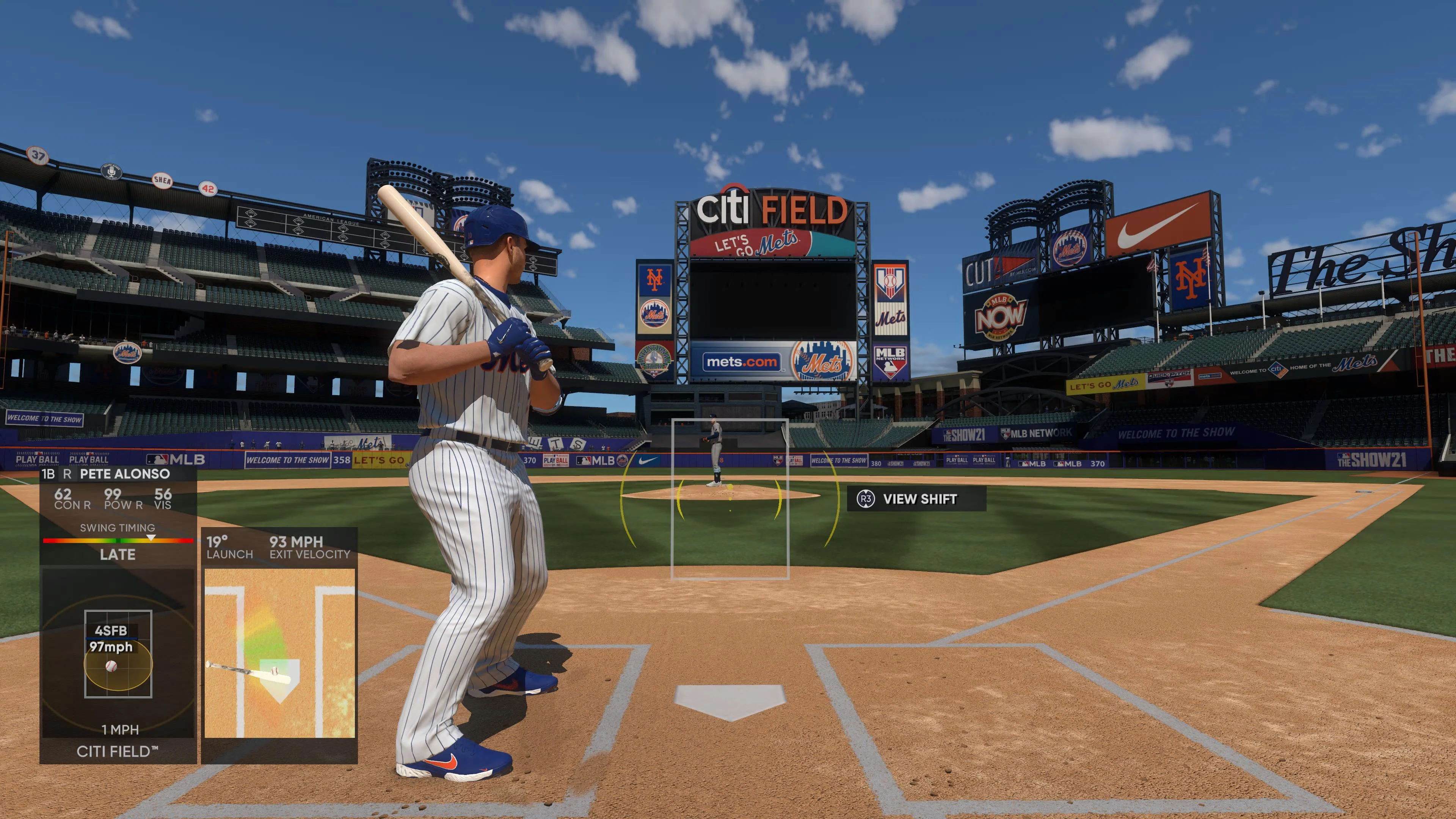Image resolution: width=1456 pixels, height=819 pixels.
Task: Open the swing contact plate diagram
Action: [279, 653]
